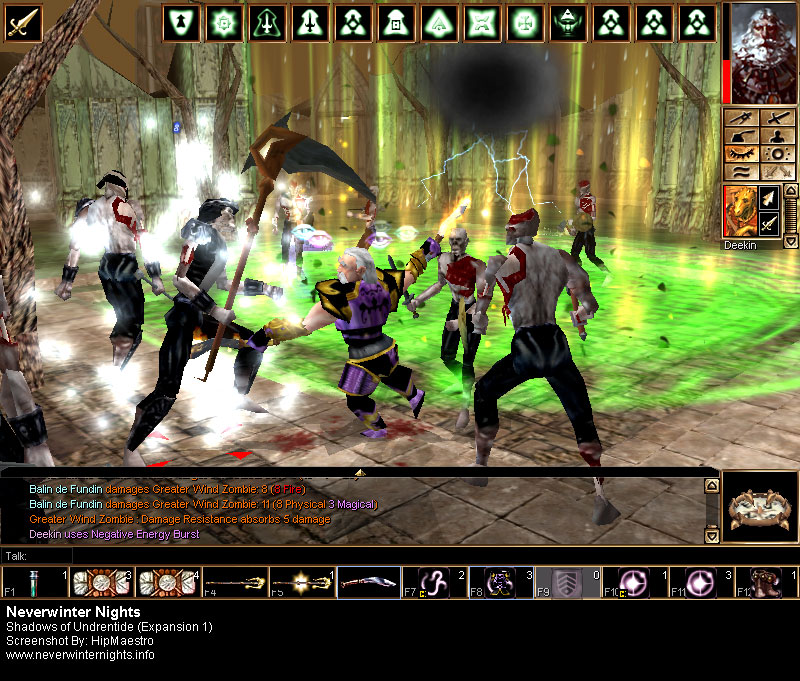Screen dimensions: 800x681
Task: Equip the curved blade quickslot
Action: 369,582
